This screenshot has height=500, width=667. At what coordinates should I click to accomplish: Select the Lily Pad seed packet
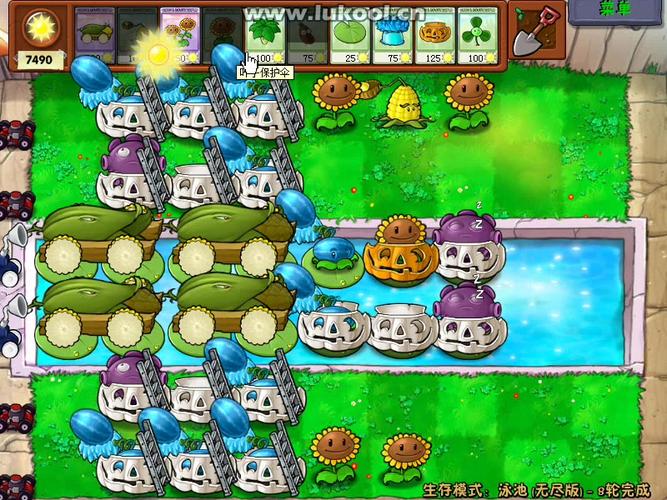pos(350,35)
